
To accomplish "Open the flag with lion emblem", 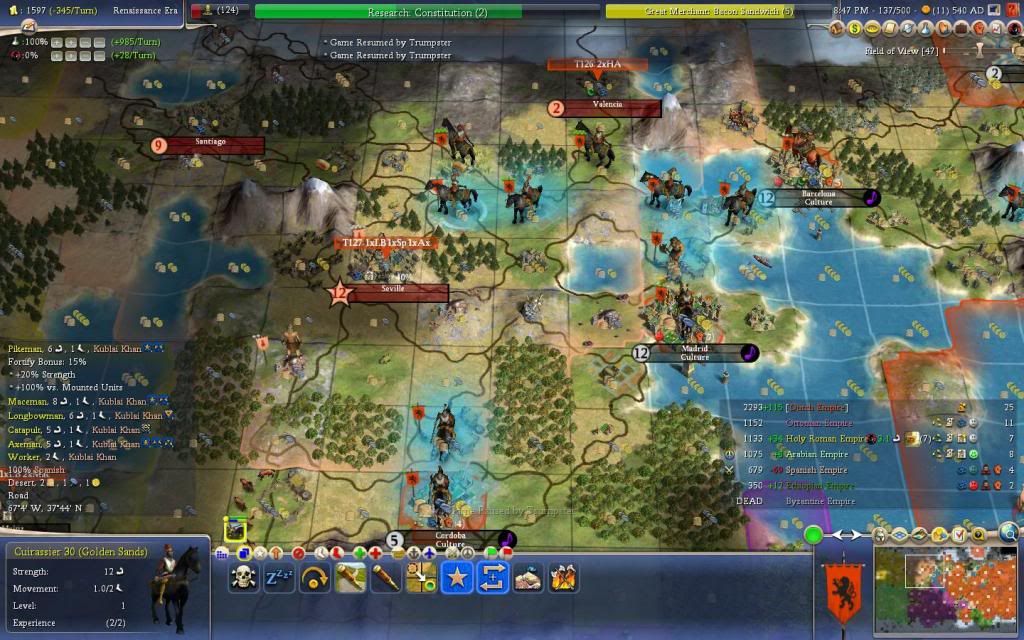I will (838, 590).
